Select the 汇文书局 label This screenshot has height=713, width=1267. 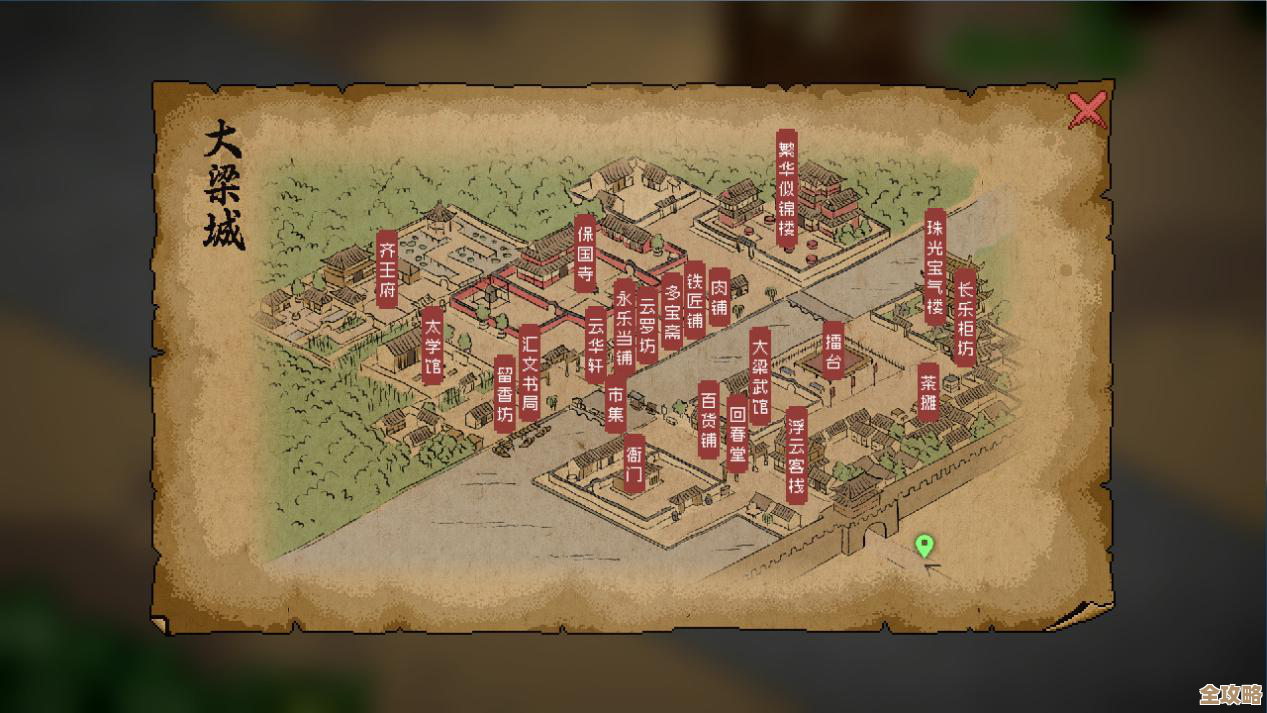[531, 371]
